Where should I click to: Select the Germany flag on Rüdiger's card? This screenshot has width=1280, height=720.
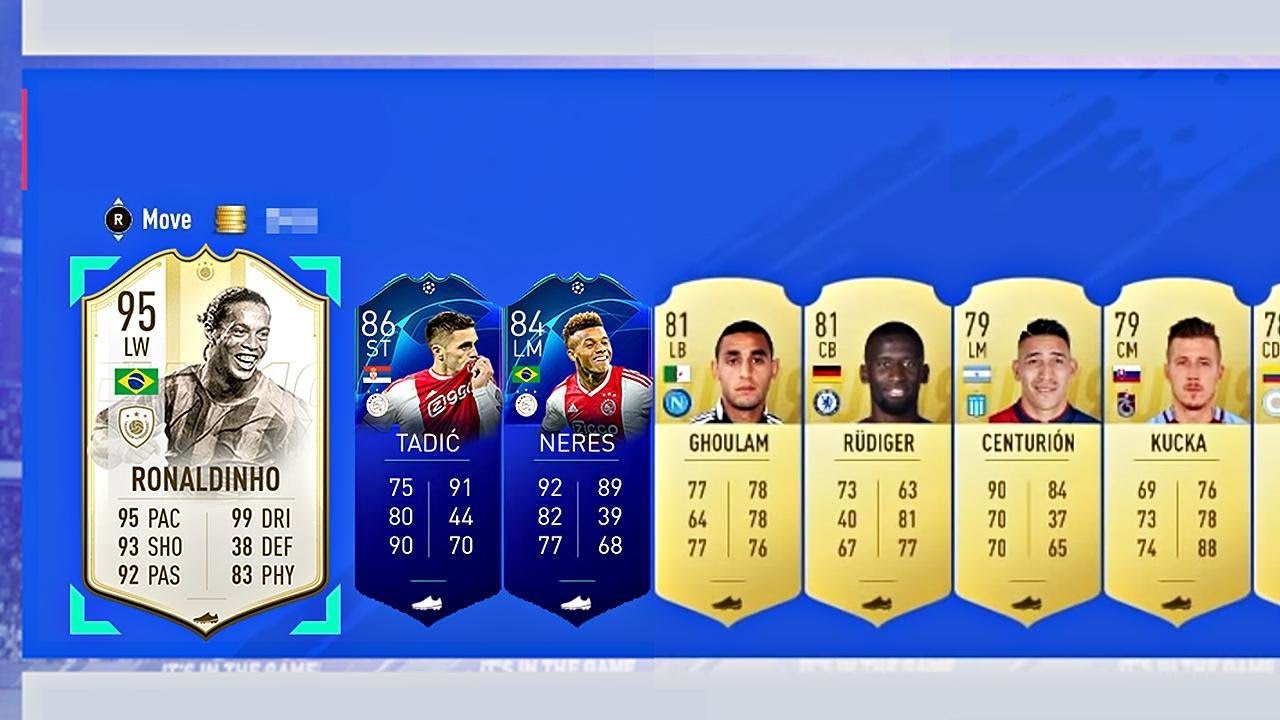pyautogui.click(x=827, y=374)
